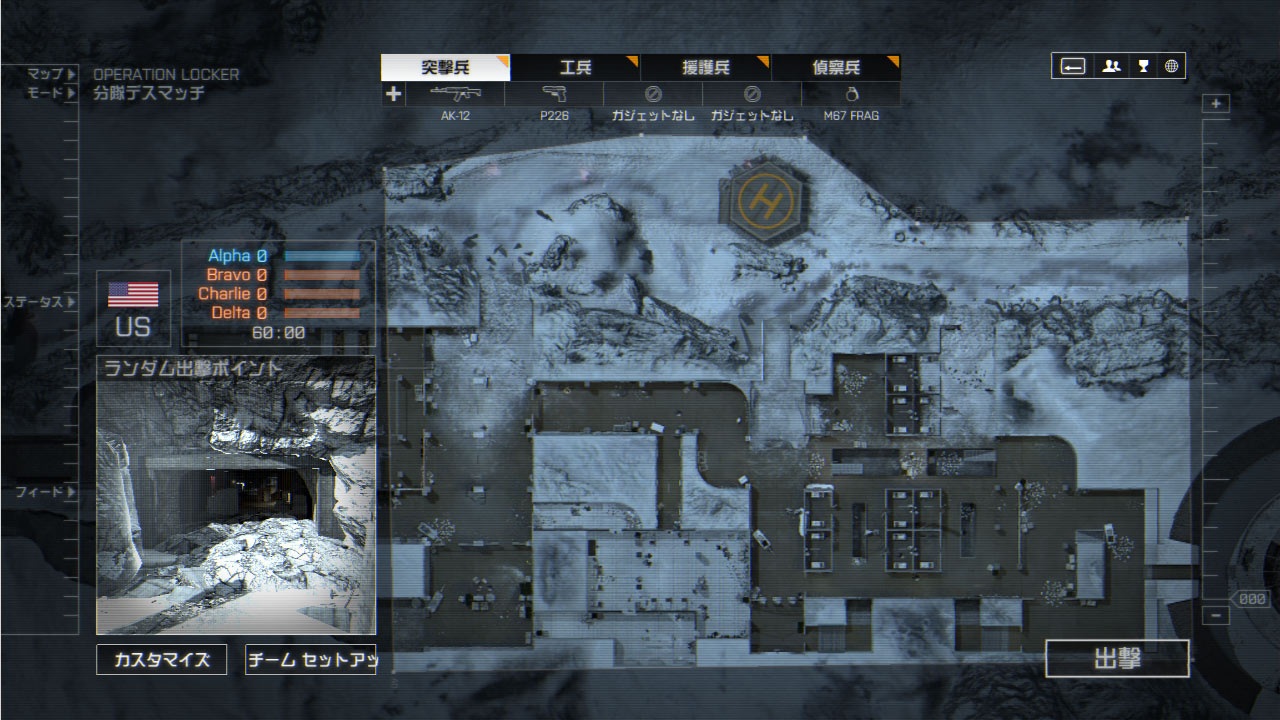Open the P226 sidearm slot
This screenshot has width=1280, height=720.
(554, 95)
